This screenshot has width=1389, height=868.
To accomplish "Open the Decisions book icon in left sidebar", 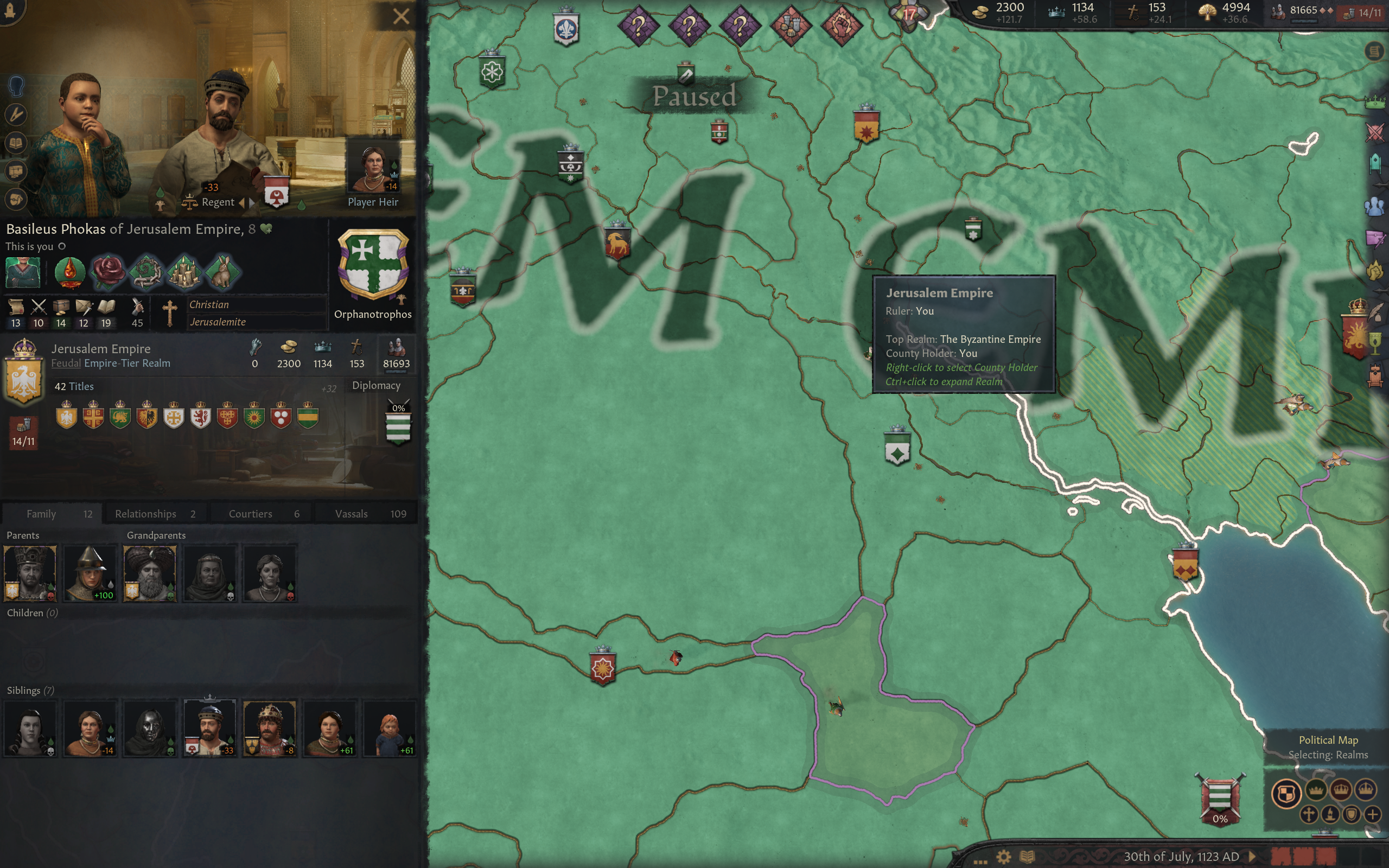I will point(16,143).
